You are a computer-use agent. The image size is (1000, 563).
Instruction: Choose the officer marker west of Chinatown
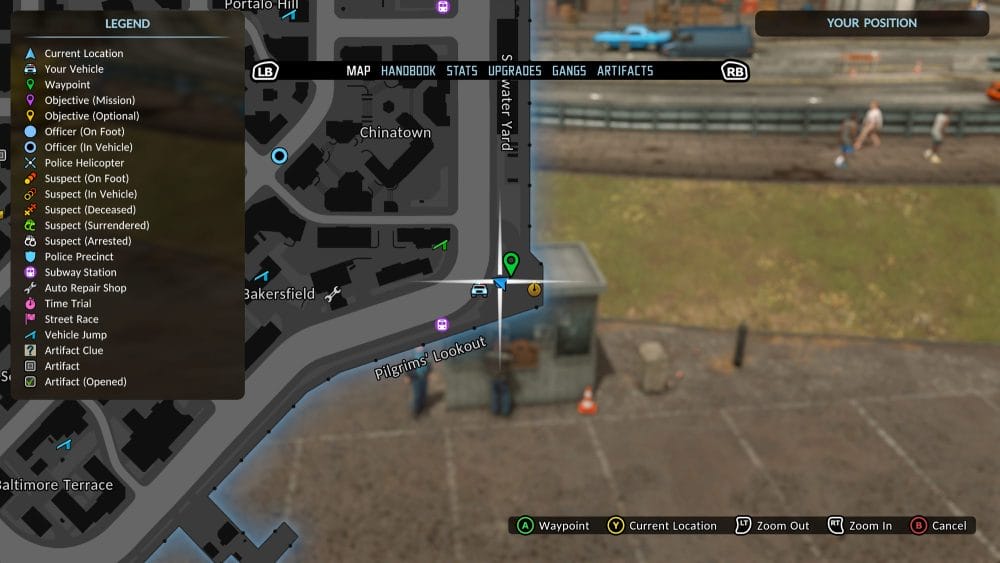(x=279, y=155)
